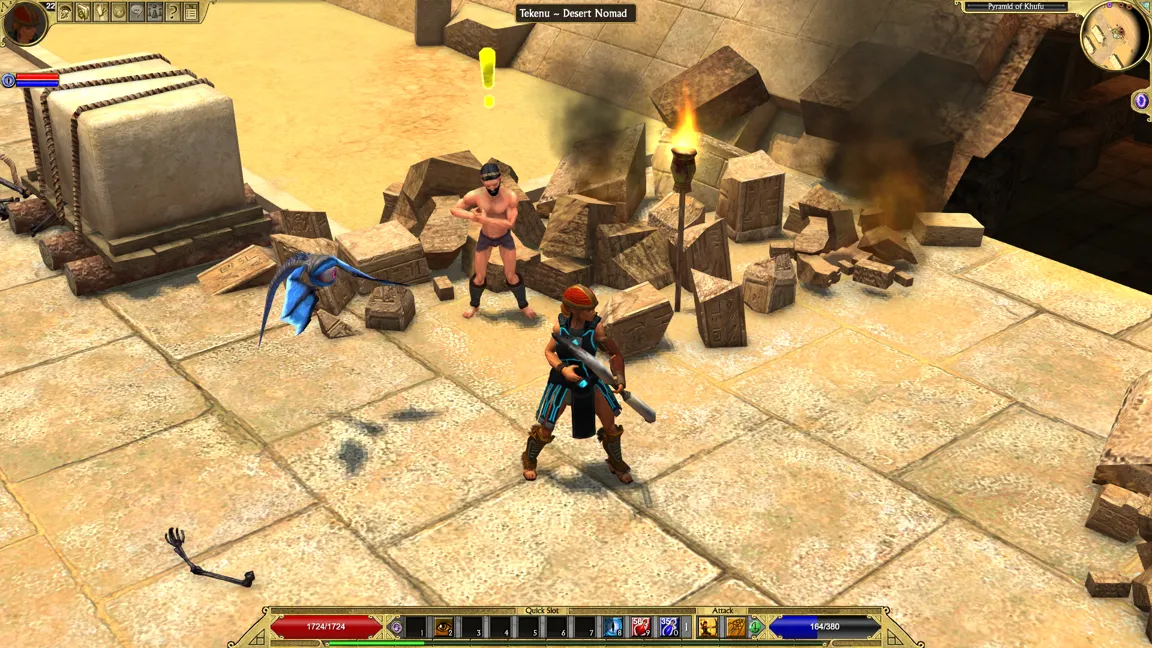
Task: Click the player character portrait
Action: pyautogui.click(x=24, y=23)
